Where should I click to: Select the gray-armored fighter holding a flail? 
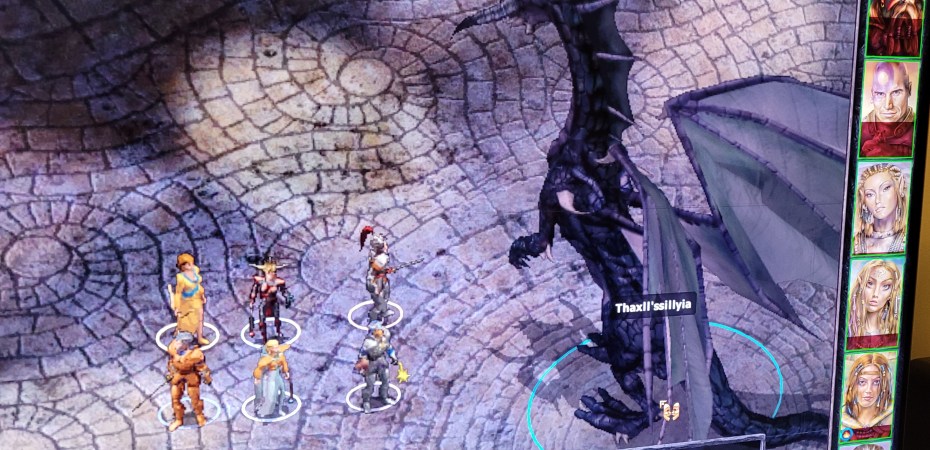(375, 367)
